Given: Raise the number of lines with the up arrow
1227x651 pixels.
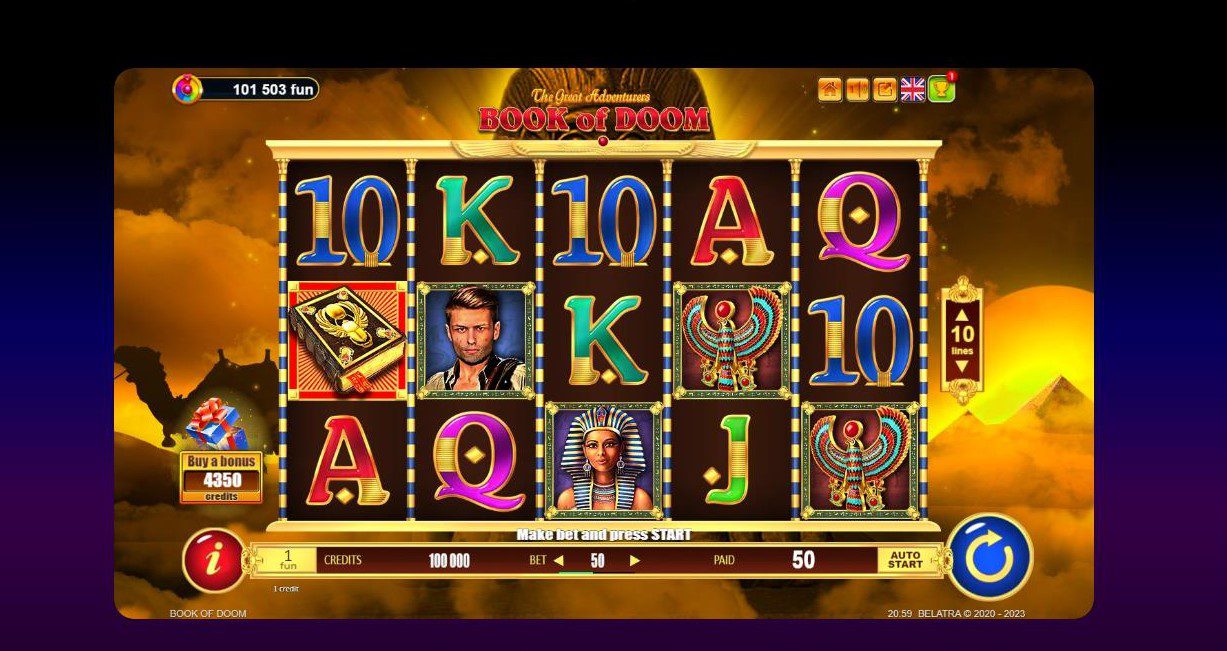Looking at the screenshot, I should coord(962,312).
